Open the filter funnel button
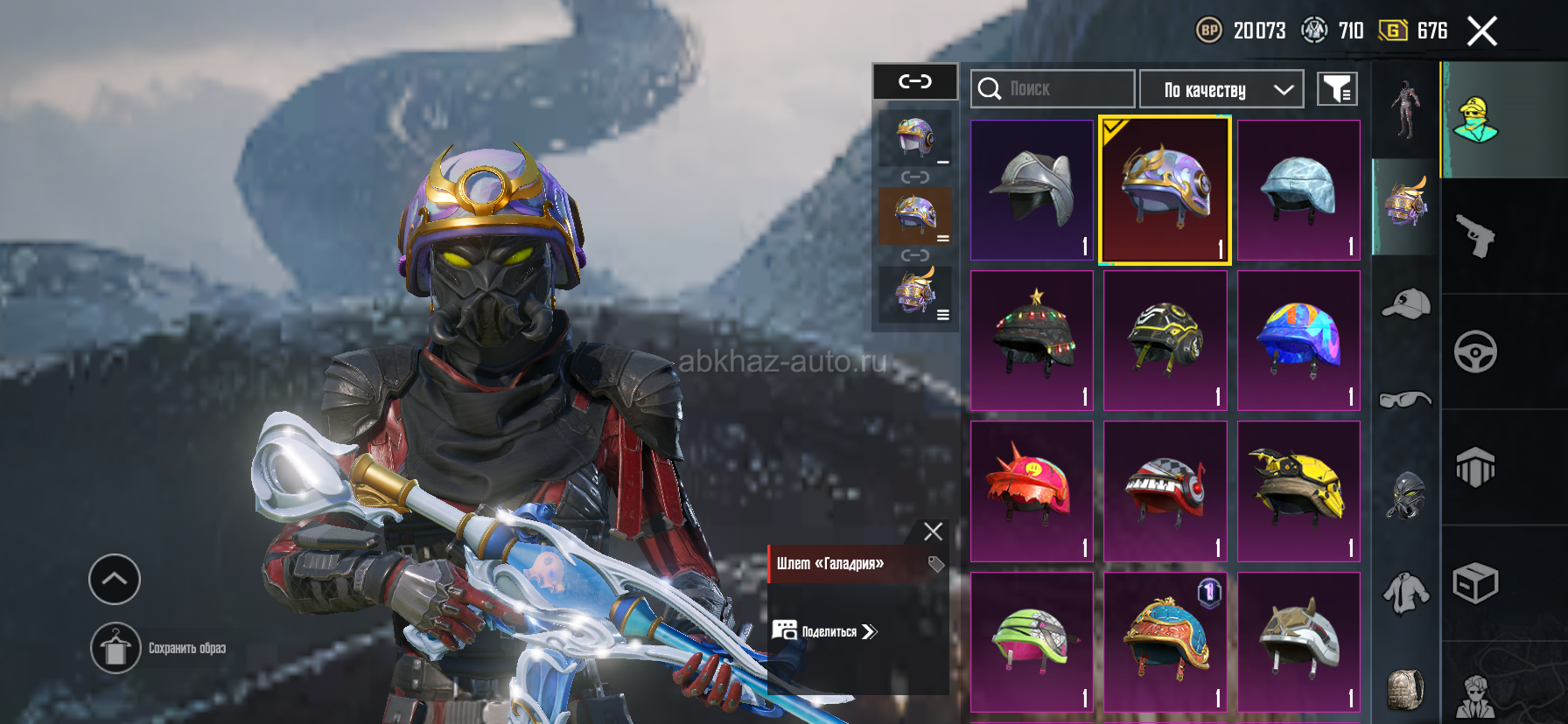 tap(1337, 88)
